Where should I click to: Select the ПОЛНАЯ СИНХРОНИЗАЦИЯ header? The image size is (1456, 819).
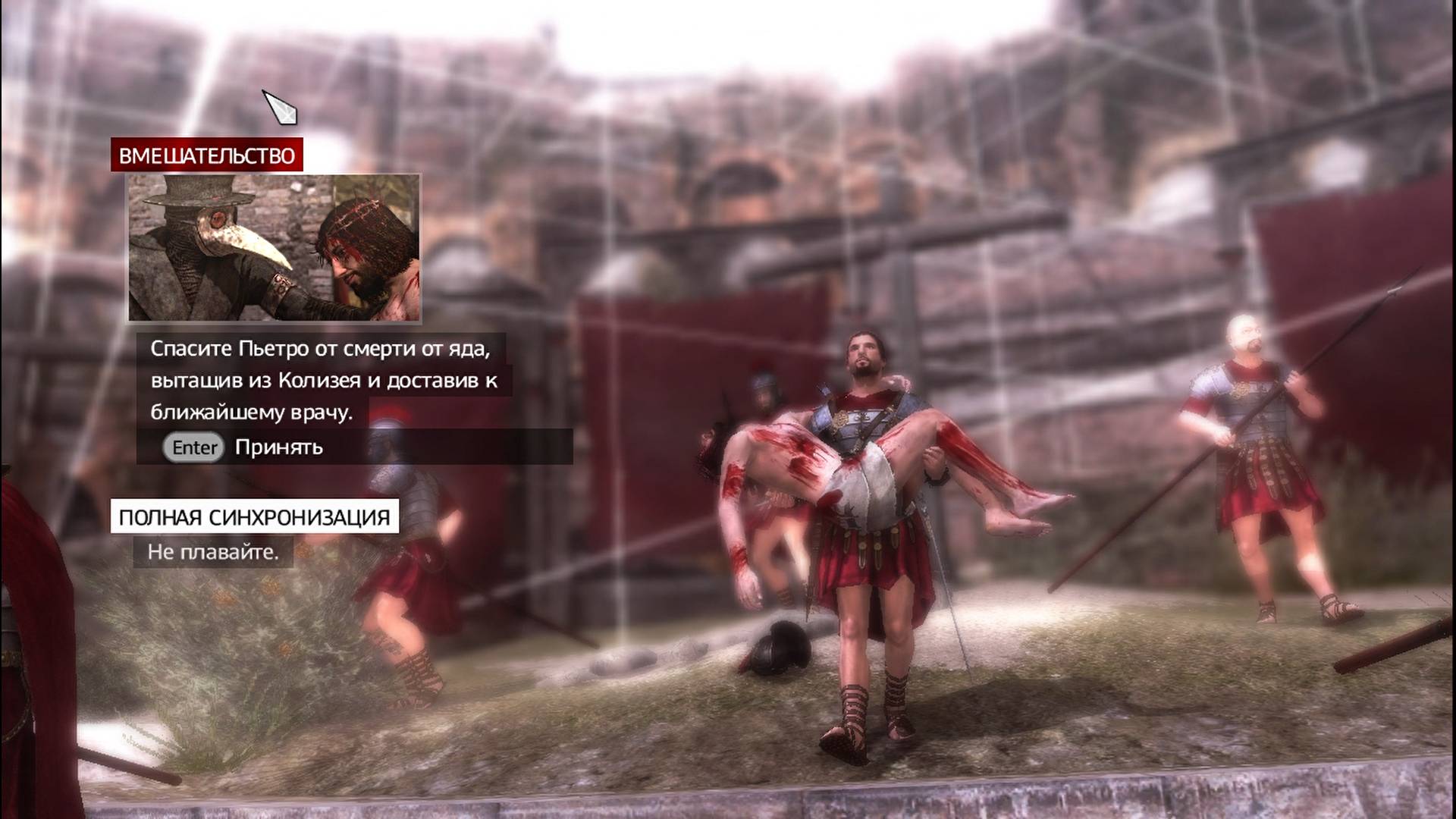254,517
